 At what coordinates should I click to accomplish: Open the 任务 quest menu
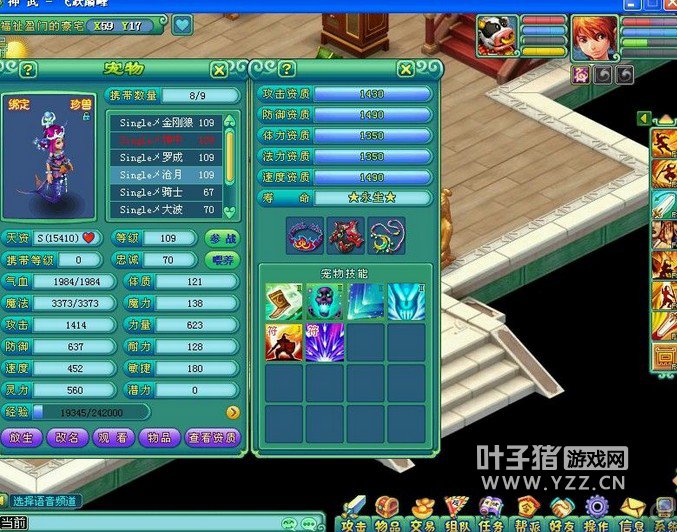coord(490,514)
